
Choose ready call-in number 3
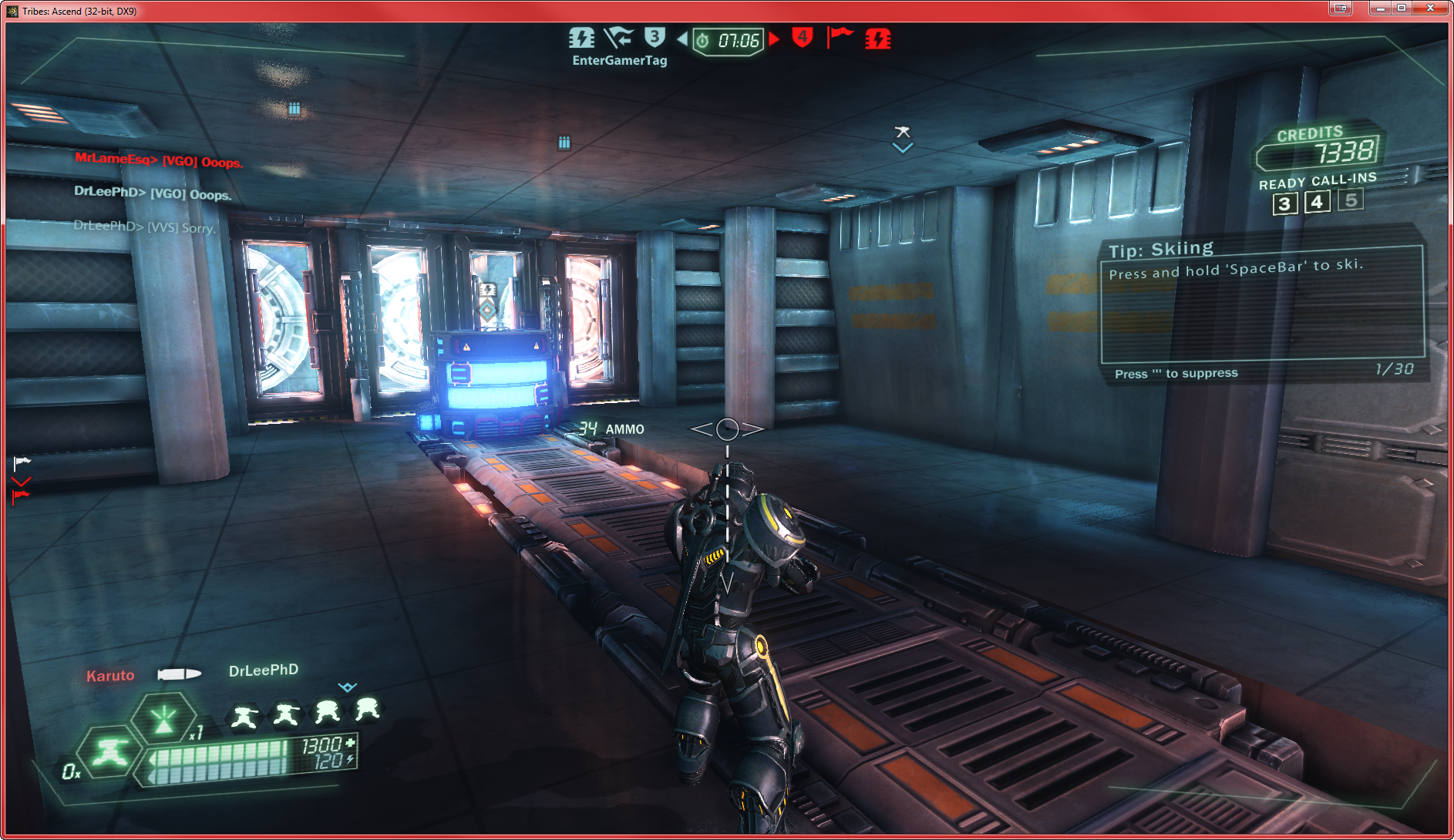tap(1284, 203)
